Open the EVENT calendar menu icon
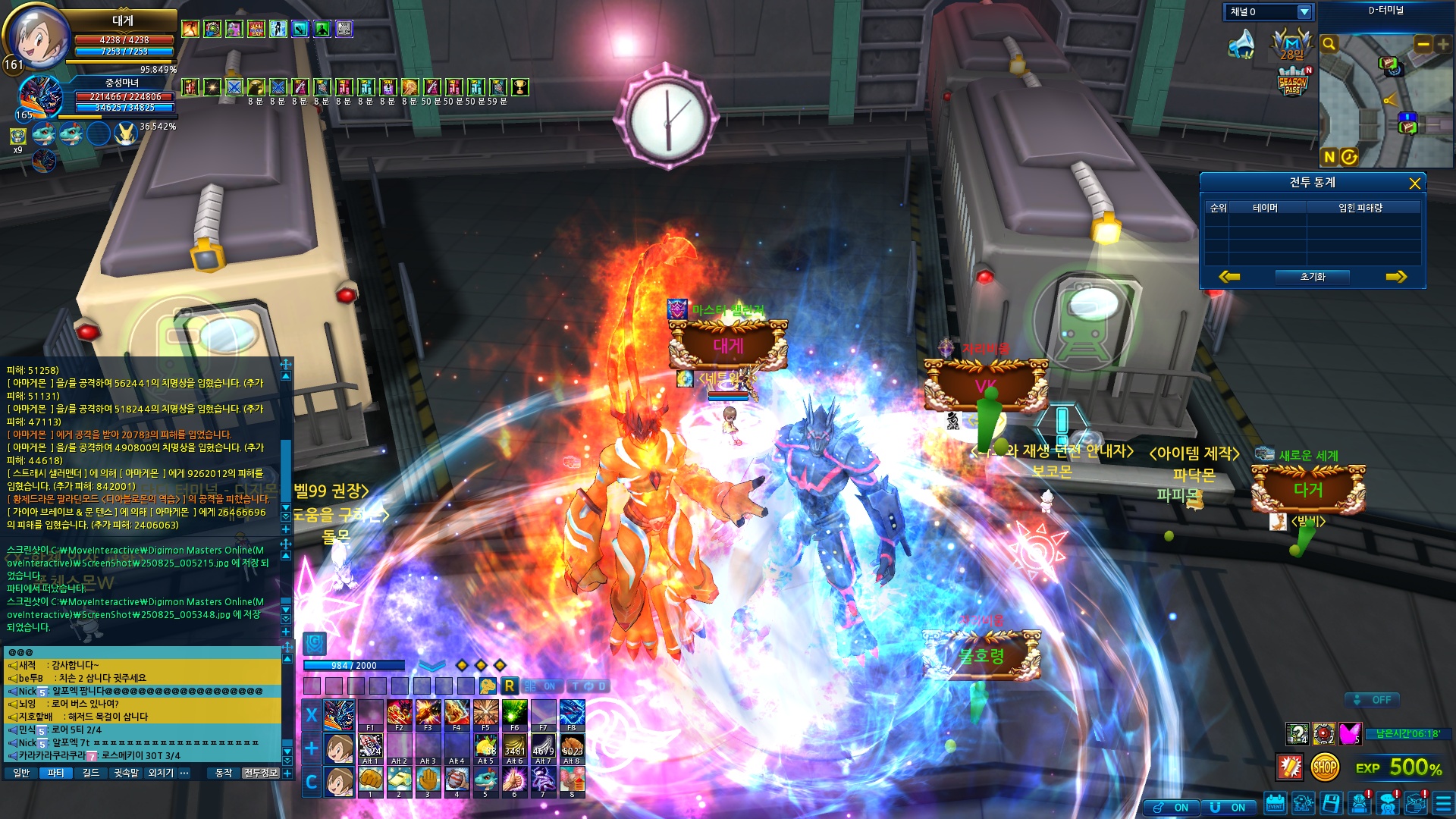The image size is (1456, 819). pos(1275,803)
